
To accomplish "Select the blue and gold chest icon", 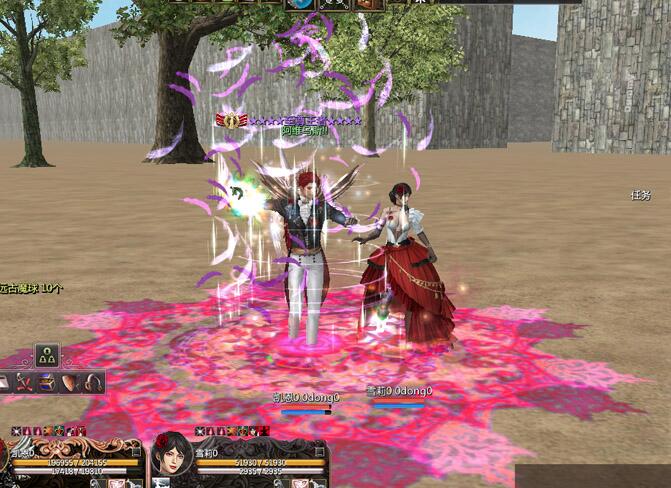I will click(x=47, y=382).
